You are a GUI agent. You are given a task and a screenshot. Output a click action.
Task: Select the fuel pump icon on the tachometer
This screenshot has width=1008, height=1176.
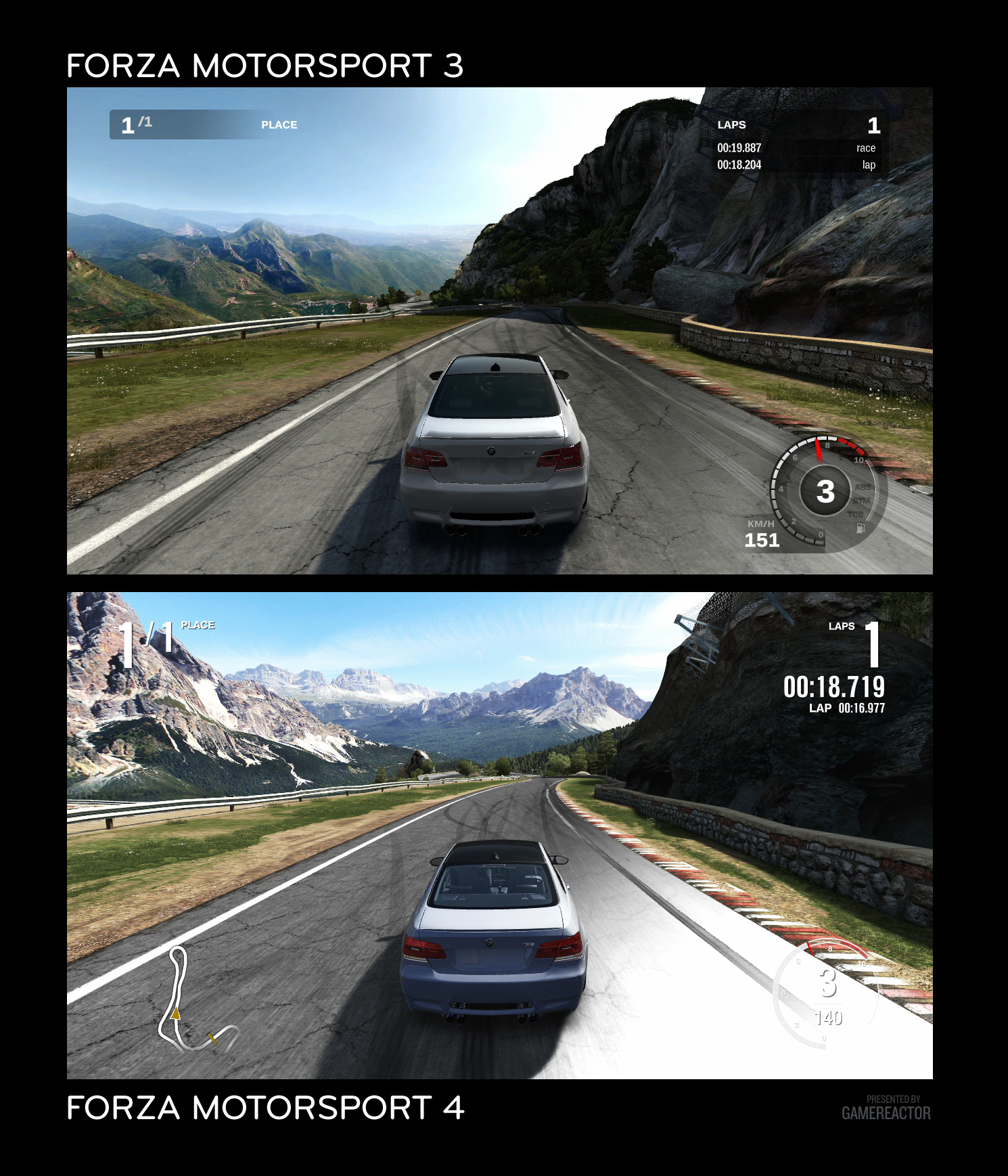tap(861, 528)
